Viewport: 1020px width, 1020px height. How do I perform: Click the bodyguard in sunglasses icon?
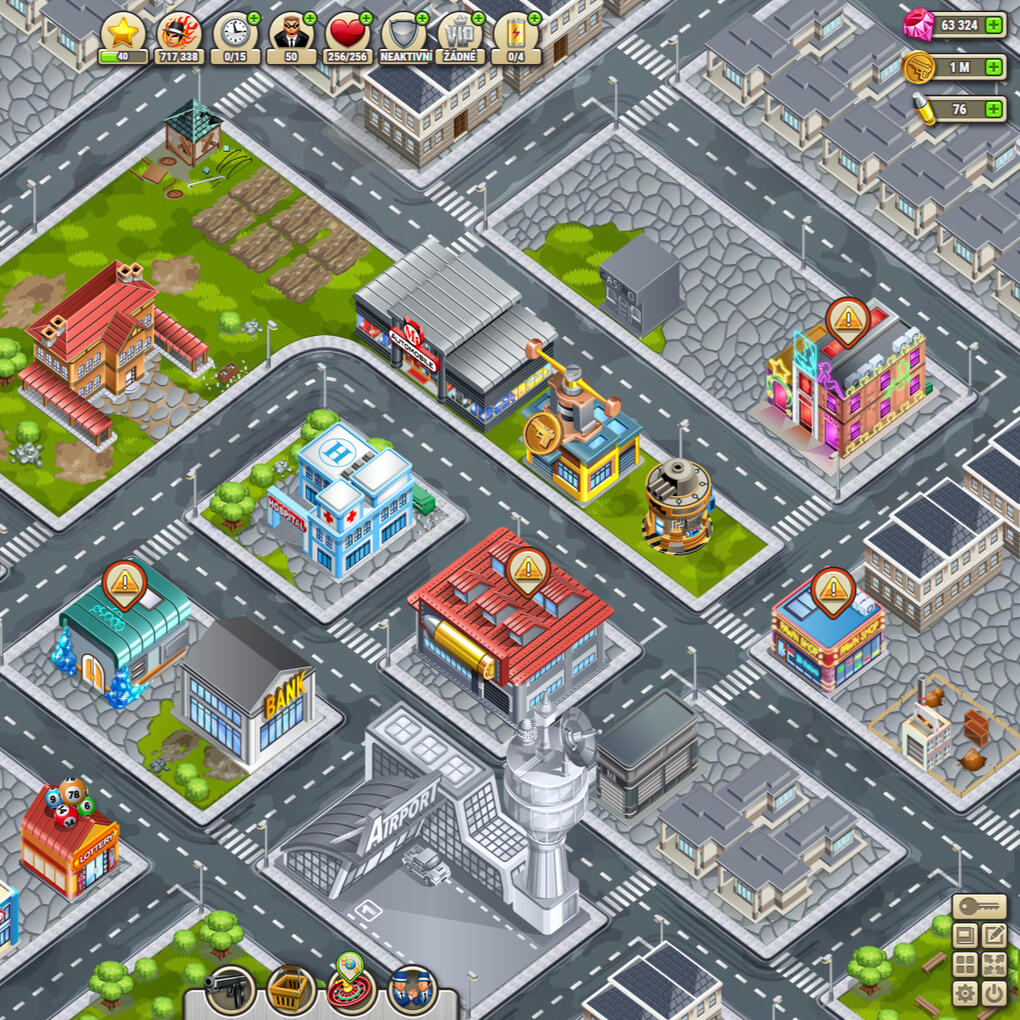pyautogui.click(x=291, y=33)
